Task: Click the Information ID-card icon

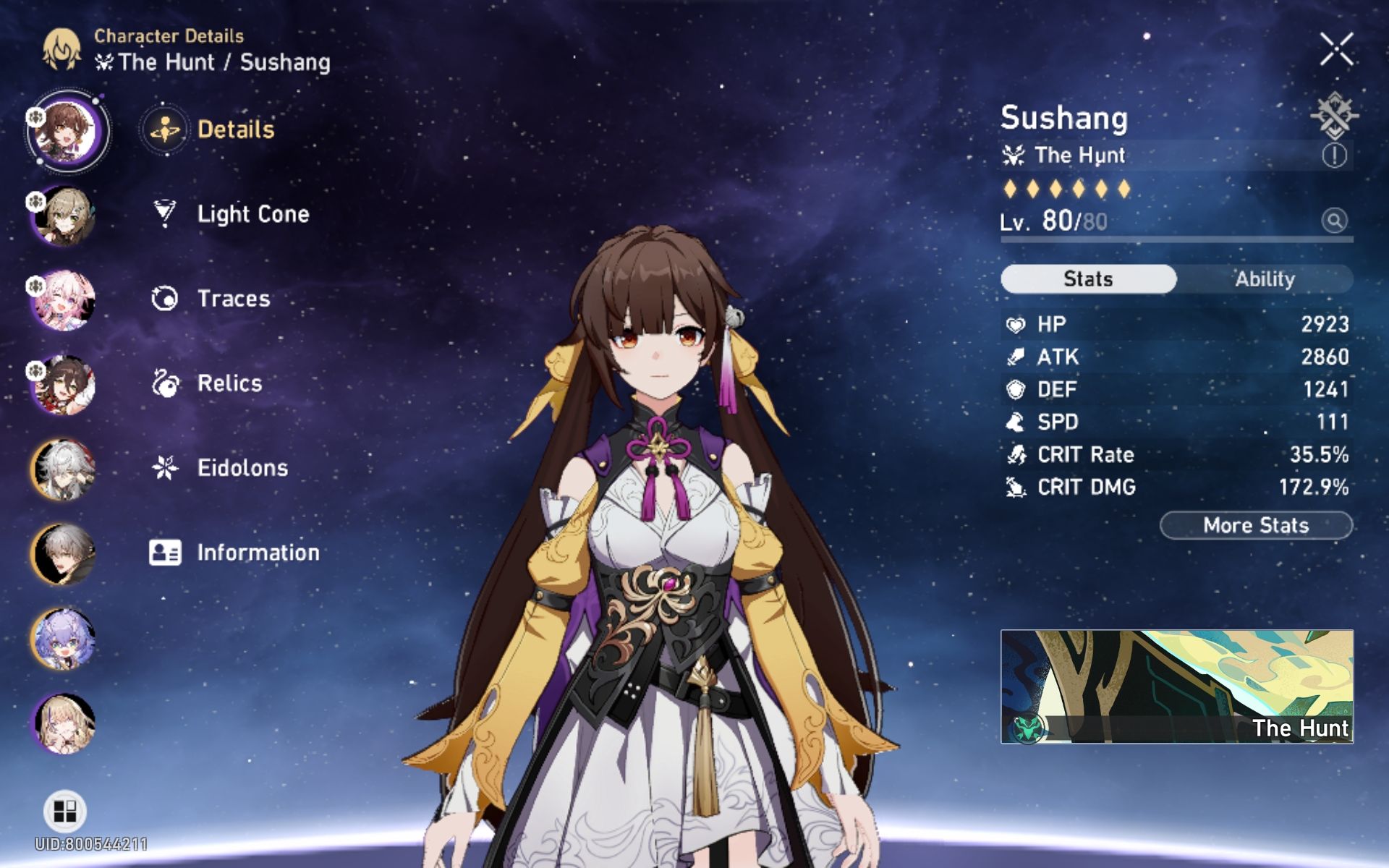Action: (166, 553)
